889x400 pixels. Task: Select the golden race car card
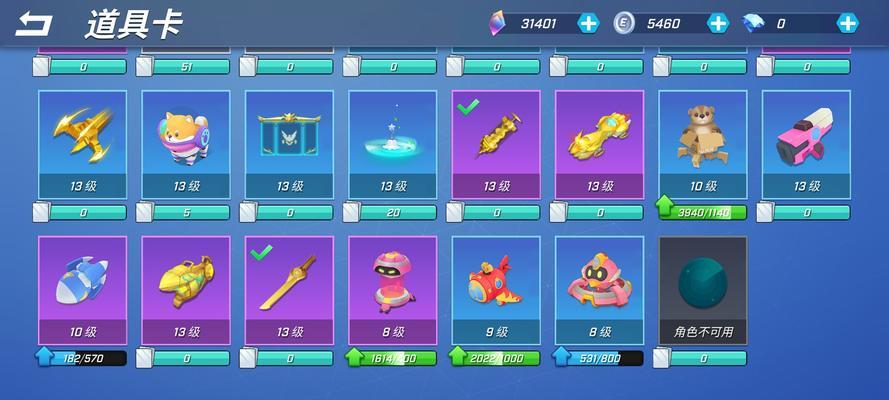[599, 144]
